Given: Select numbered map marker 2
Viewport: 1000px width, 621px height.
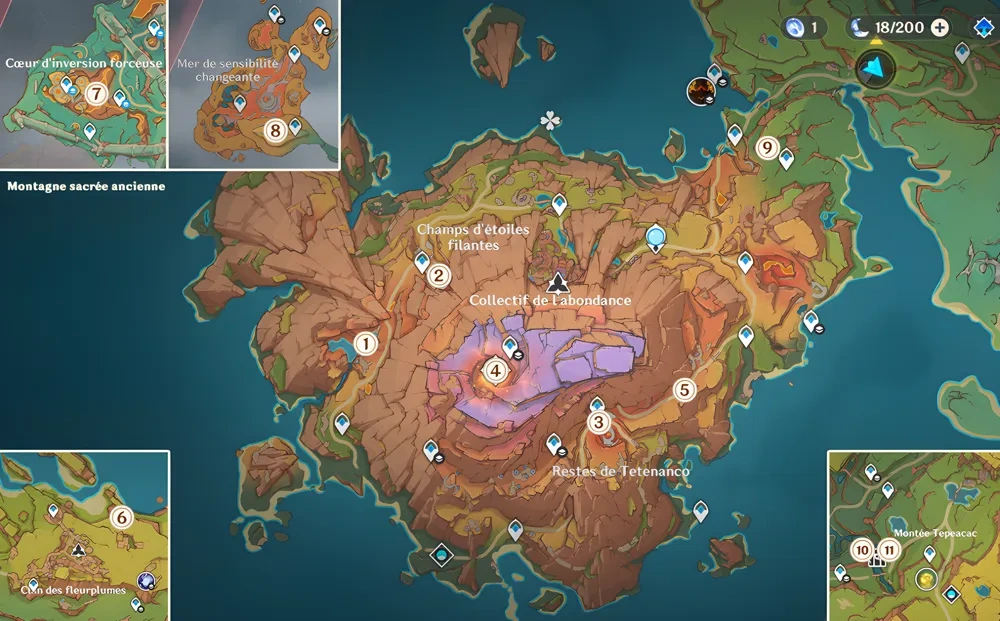Looking at the screenshot, I should [438, 276].
